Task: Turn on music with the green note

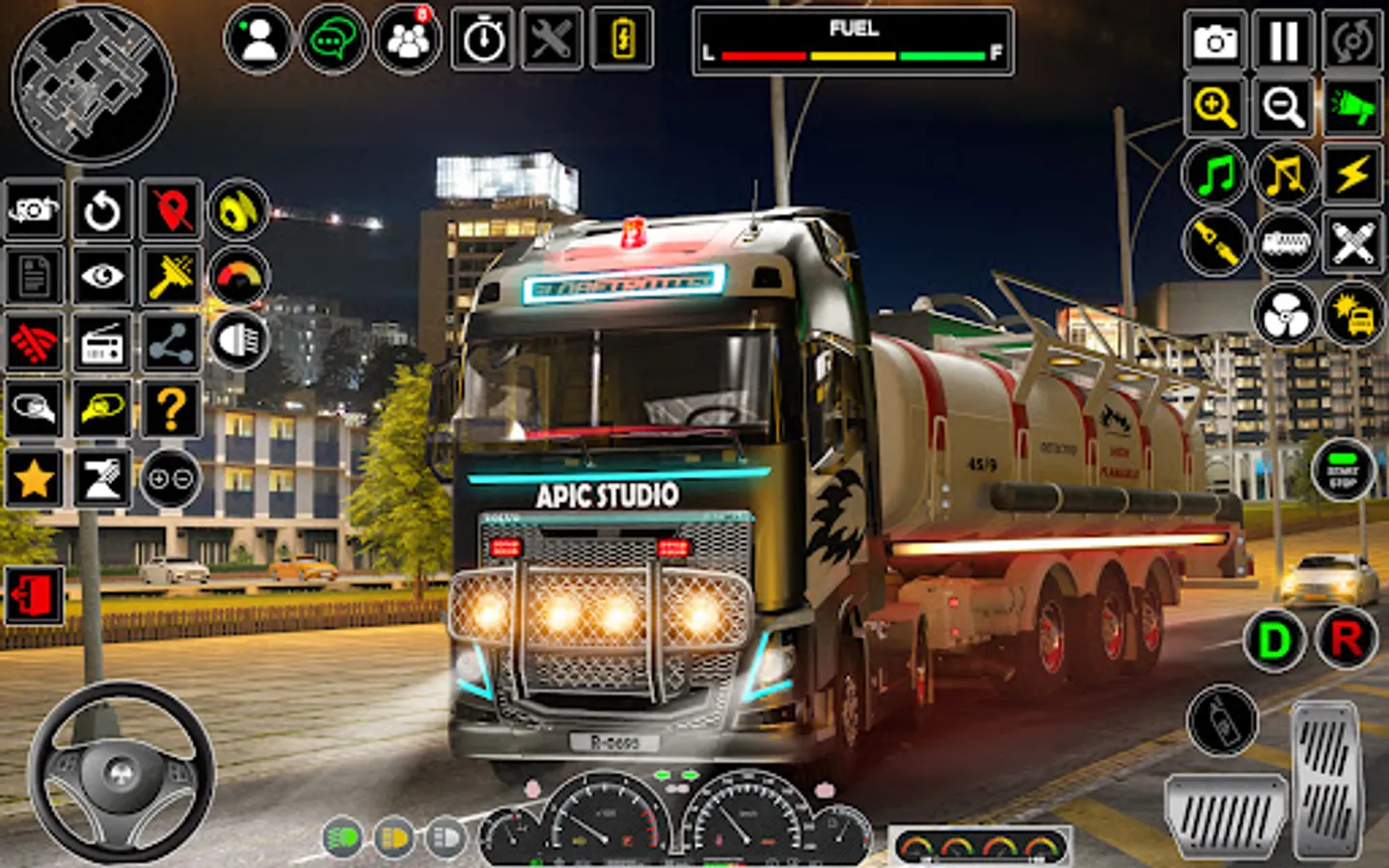Action: [x=1214, y=175]
